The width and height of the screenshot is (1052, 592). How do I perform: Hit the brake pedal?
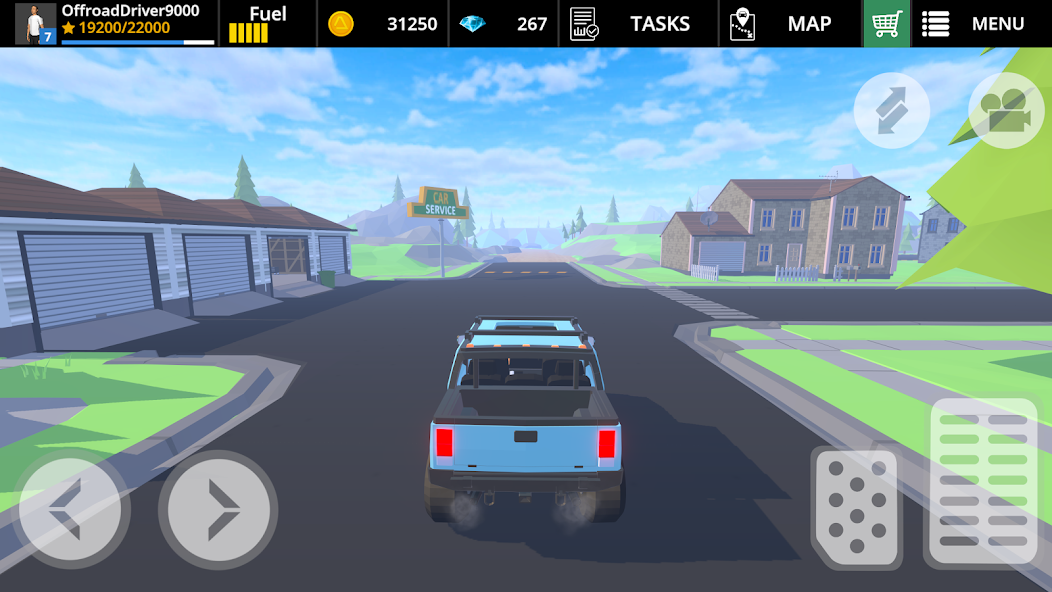click(x=856, y=506)
